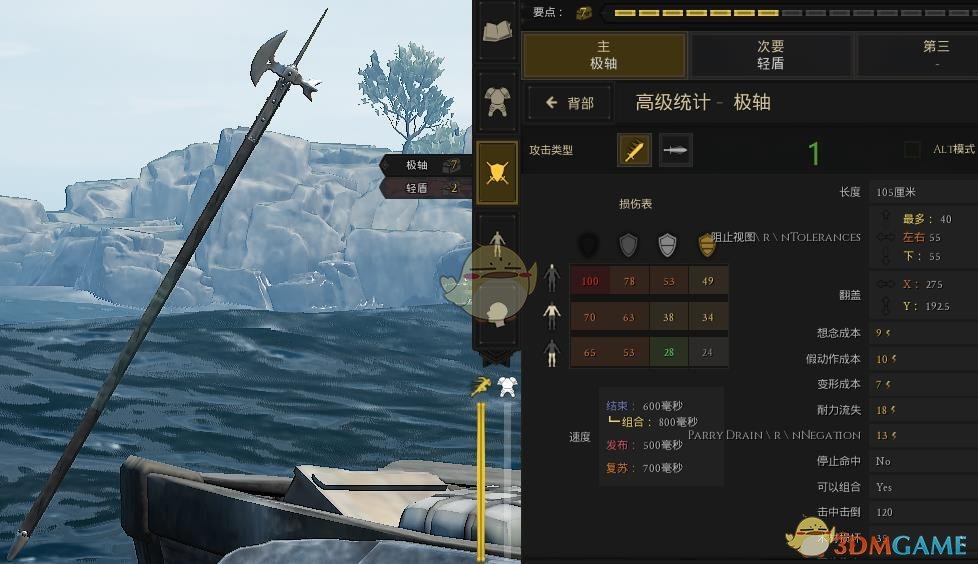
Task: Open the head profile sidebar section
Action: [497, 312]
